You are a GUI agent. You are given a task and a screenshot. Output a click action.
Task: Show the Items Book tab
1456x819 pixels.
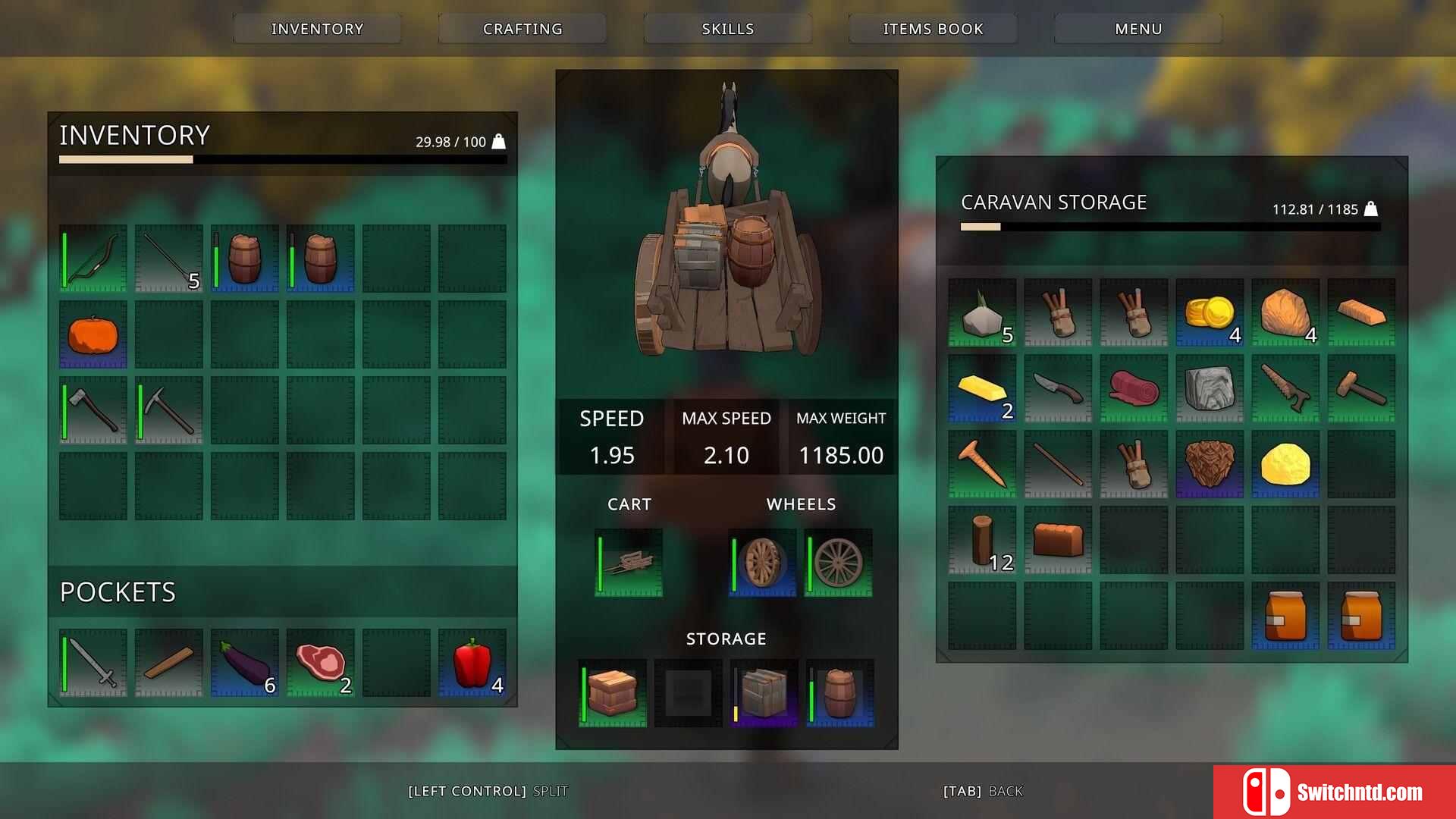[933, 29]
